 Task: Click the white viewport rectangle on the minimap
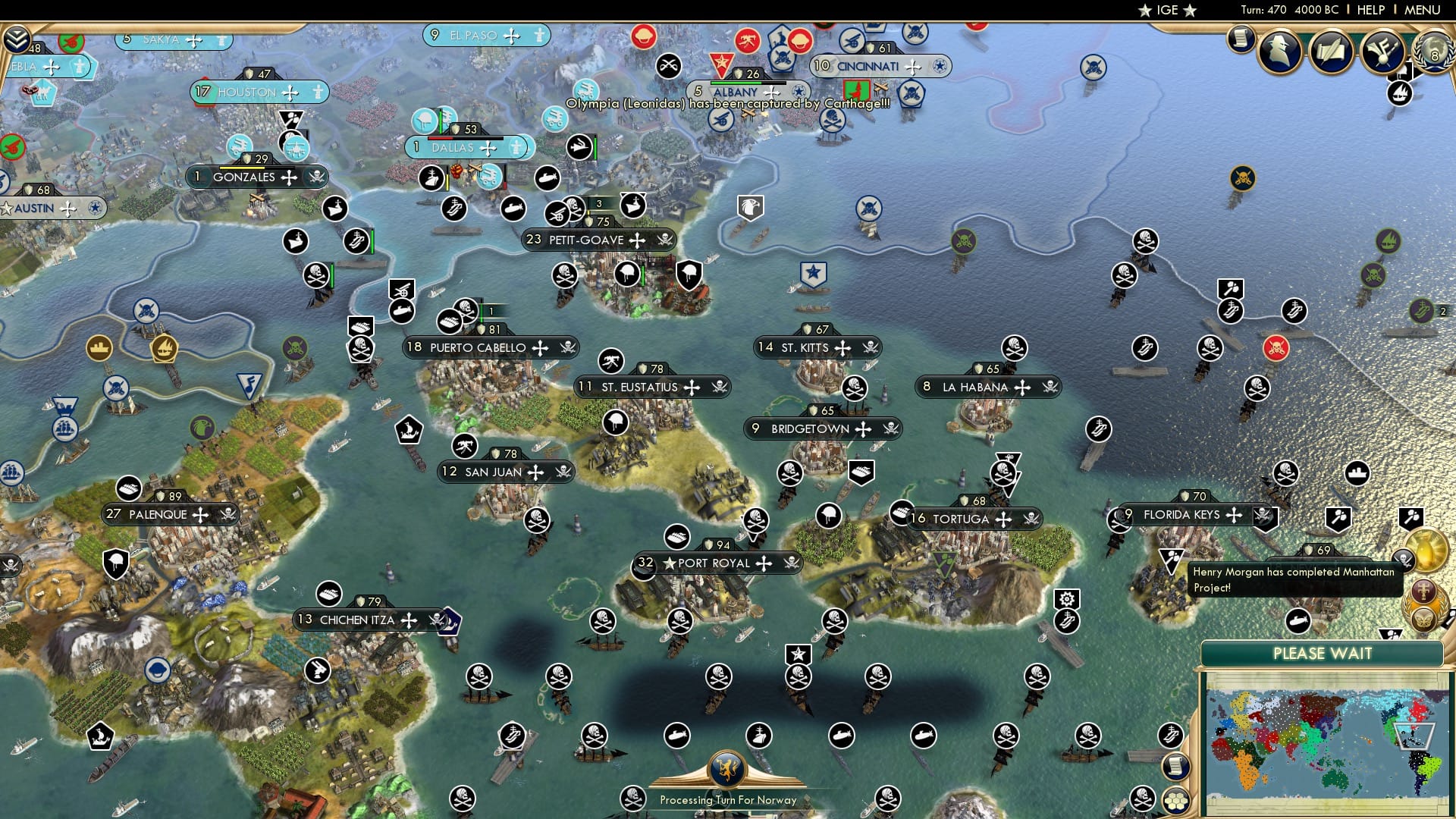[x=1414, y=736]
